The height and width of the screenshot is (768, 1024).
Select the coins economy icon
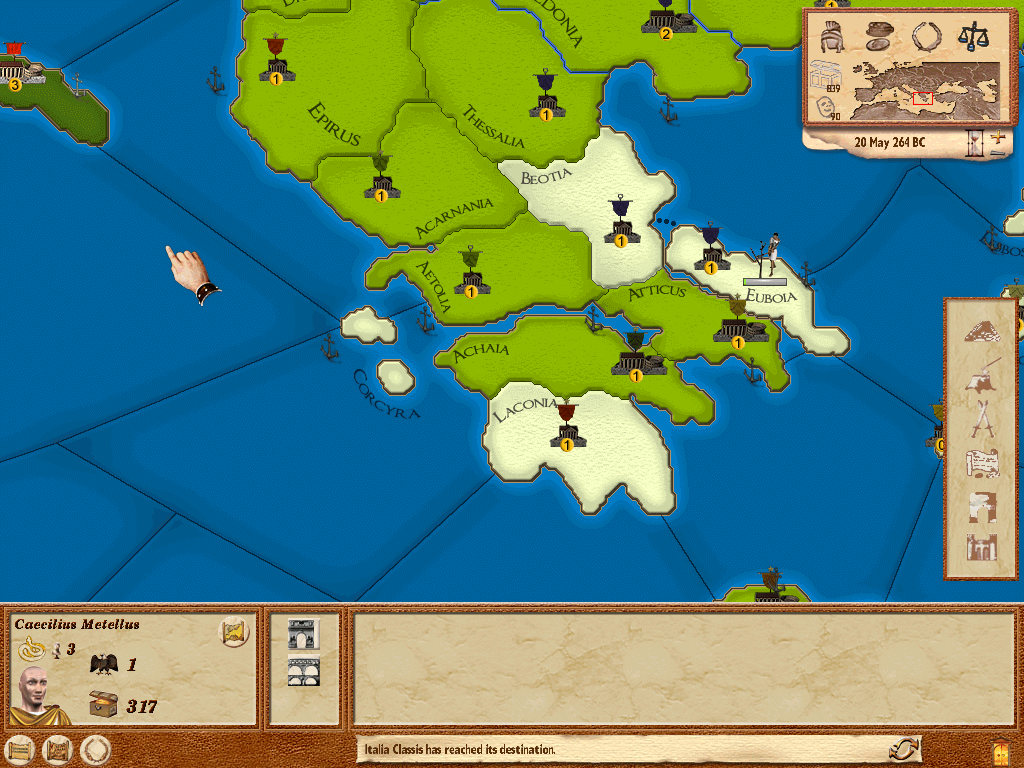pos(880,37)
